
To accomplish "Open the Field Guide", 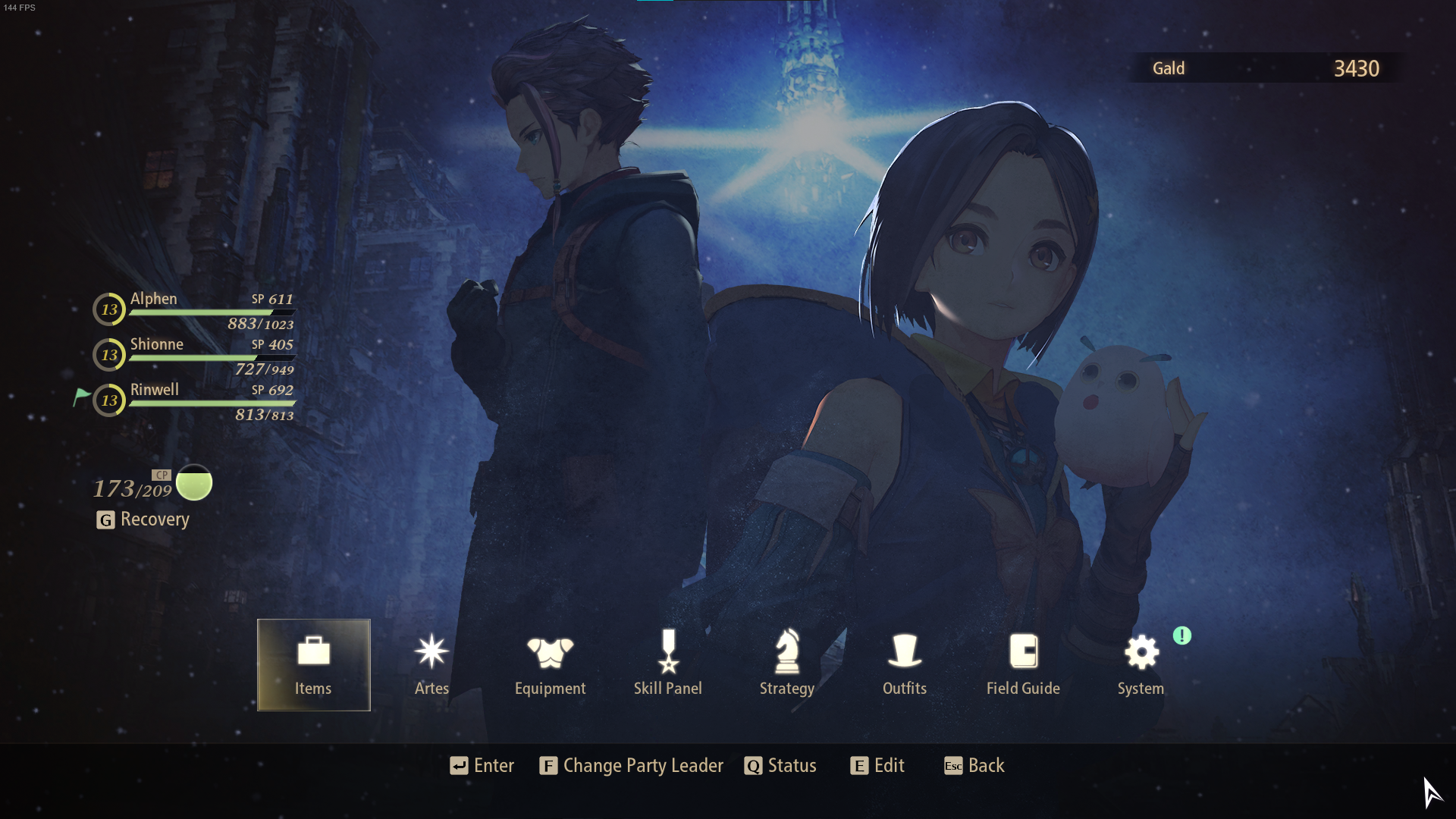I will point(1023,664).
